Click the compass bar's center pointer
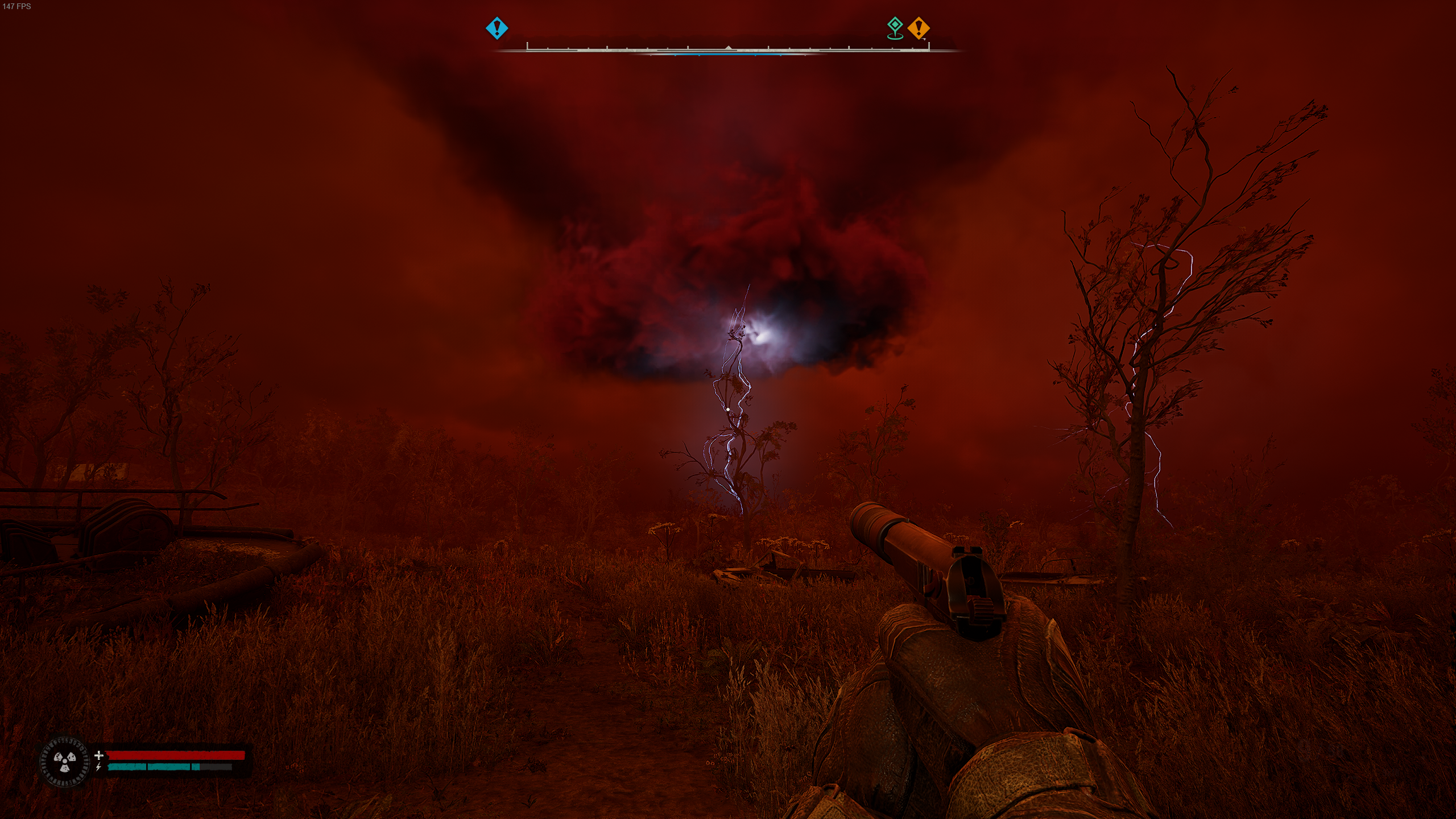This screenshot has height=819, width=1456. [728, 48]
